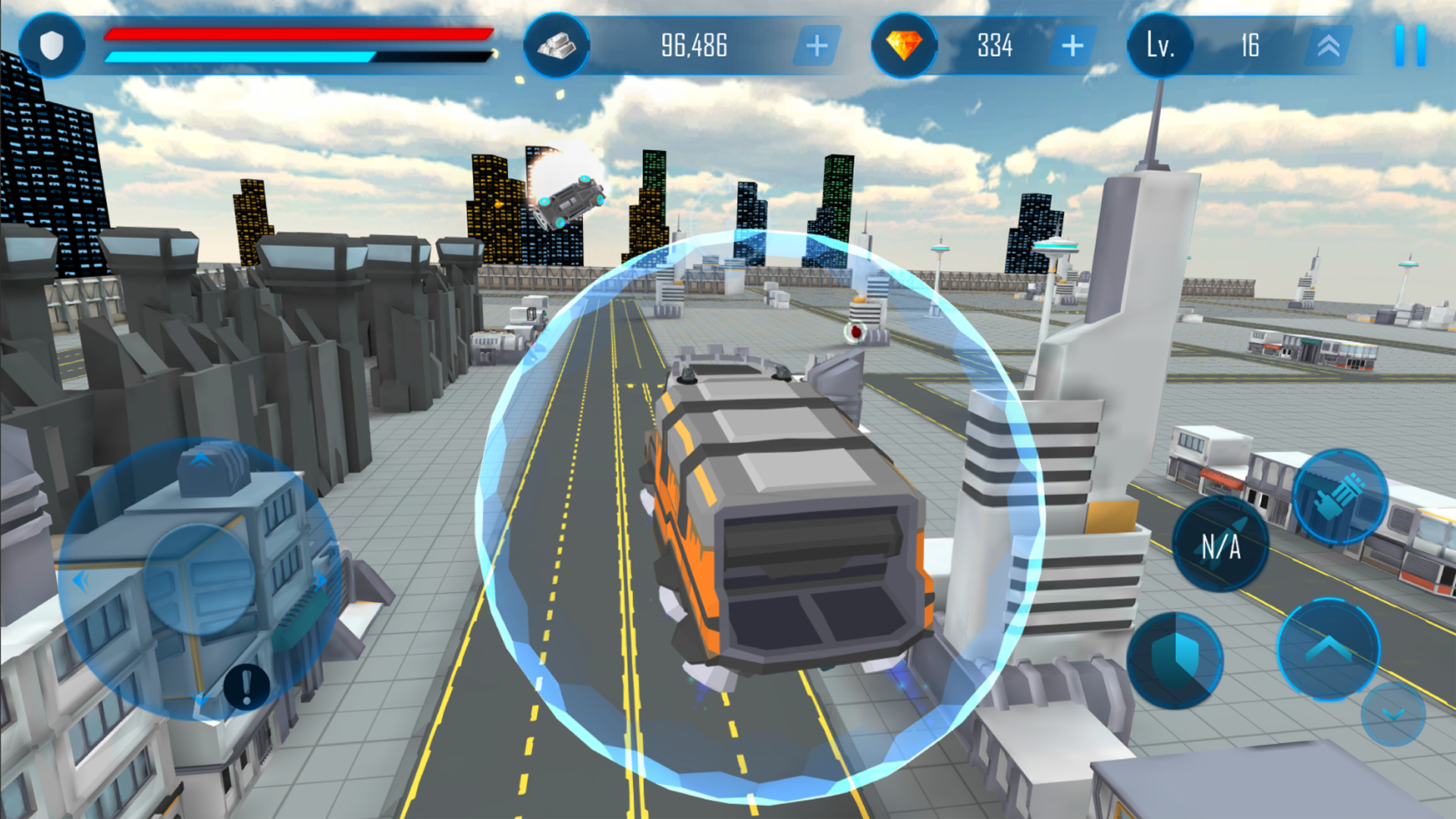Tap the metal ingots currency icon
The height and width of the screenshot is (819, 1456).
(557, 47)
